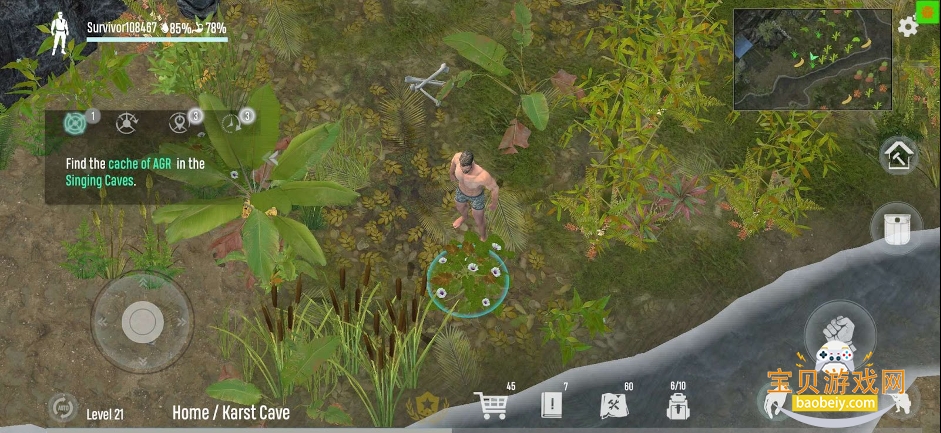Collapse the quest panel with arrow
Image resolution: width=941 pixels, height=433 pixels.
point(271,157)
